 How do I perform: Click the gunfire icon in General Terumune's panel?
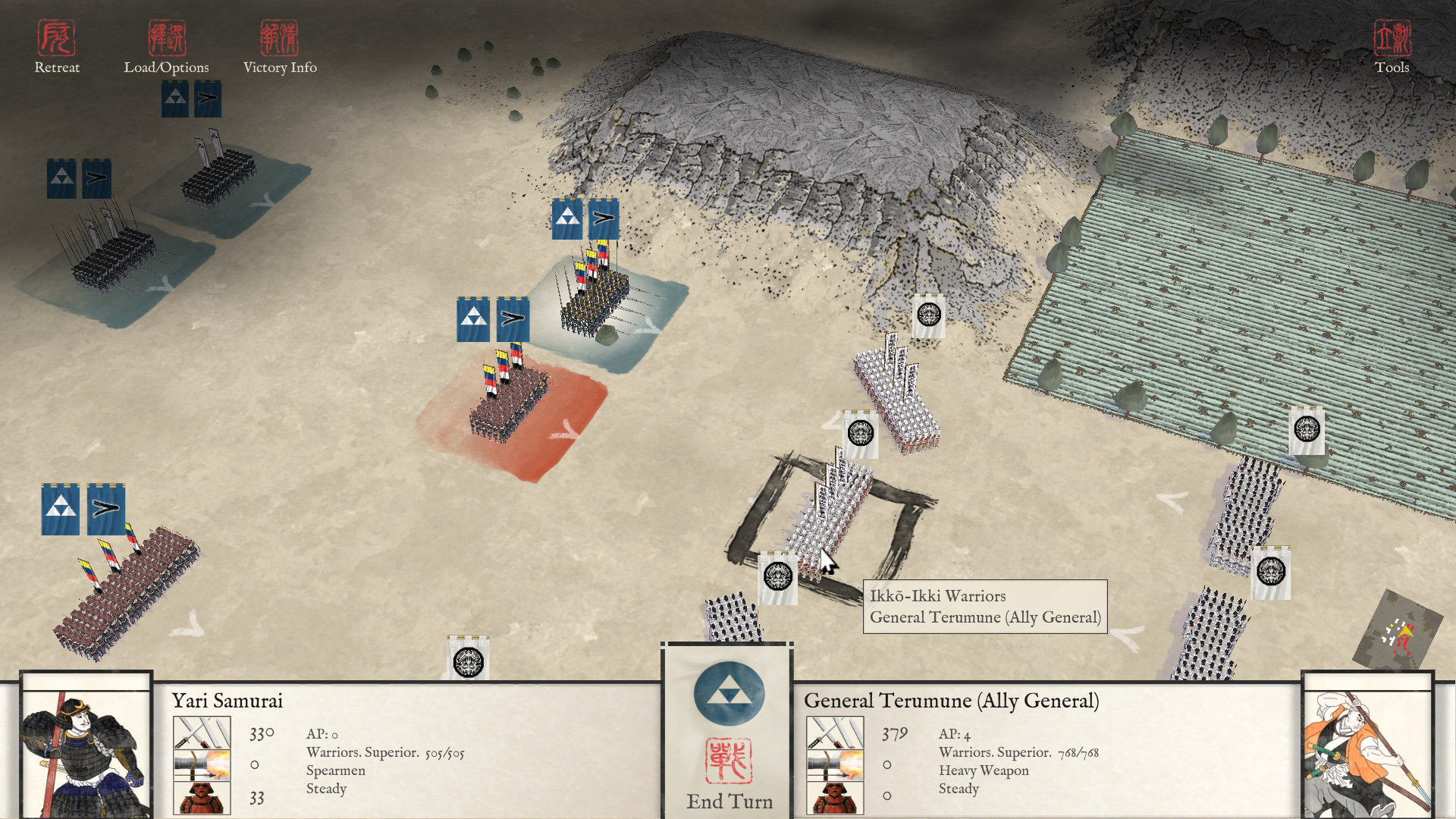(836, 764)
